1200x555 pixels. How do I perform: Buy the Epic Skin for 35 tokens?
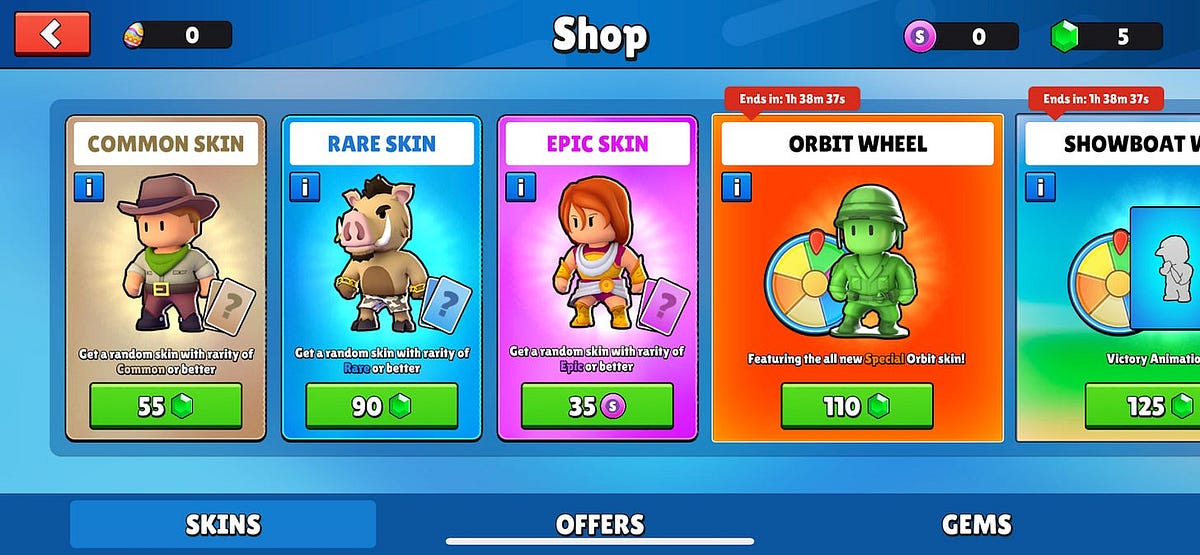click(597, 406)
